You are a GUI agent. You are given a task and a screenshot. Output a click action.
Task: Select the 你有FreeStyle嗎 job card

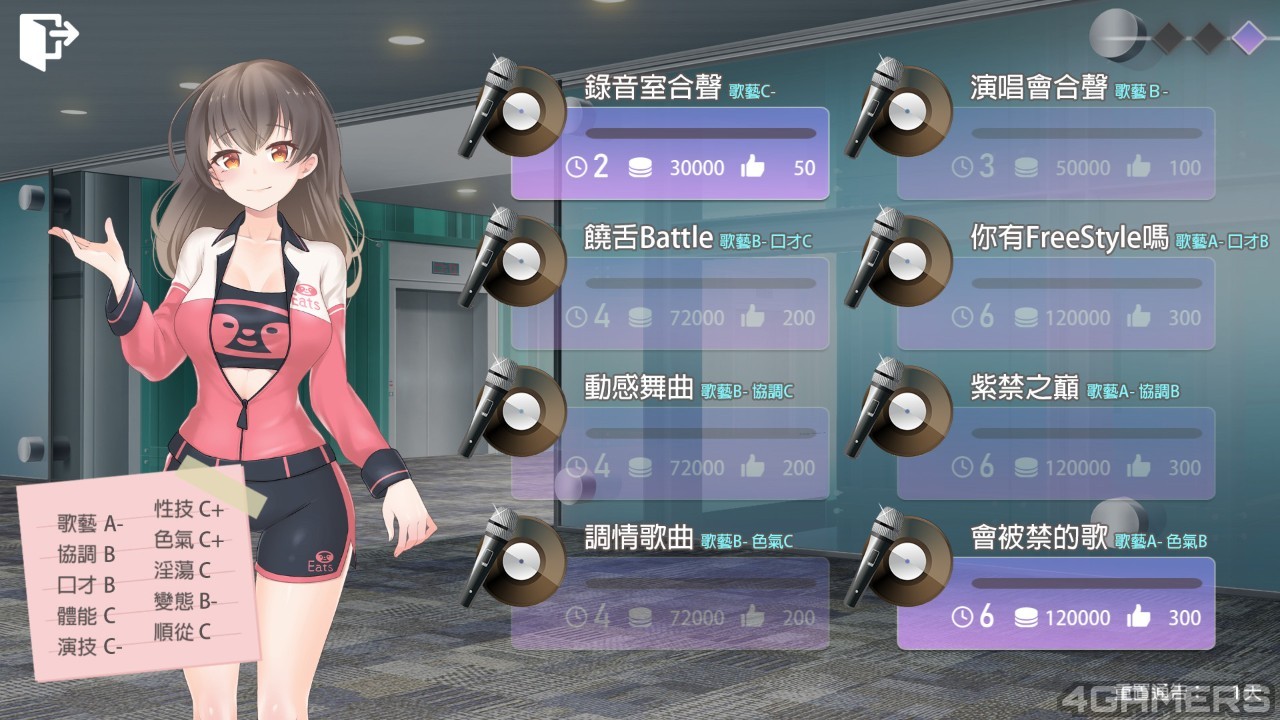1056,303
